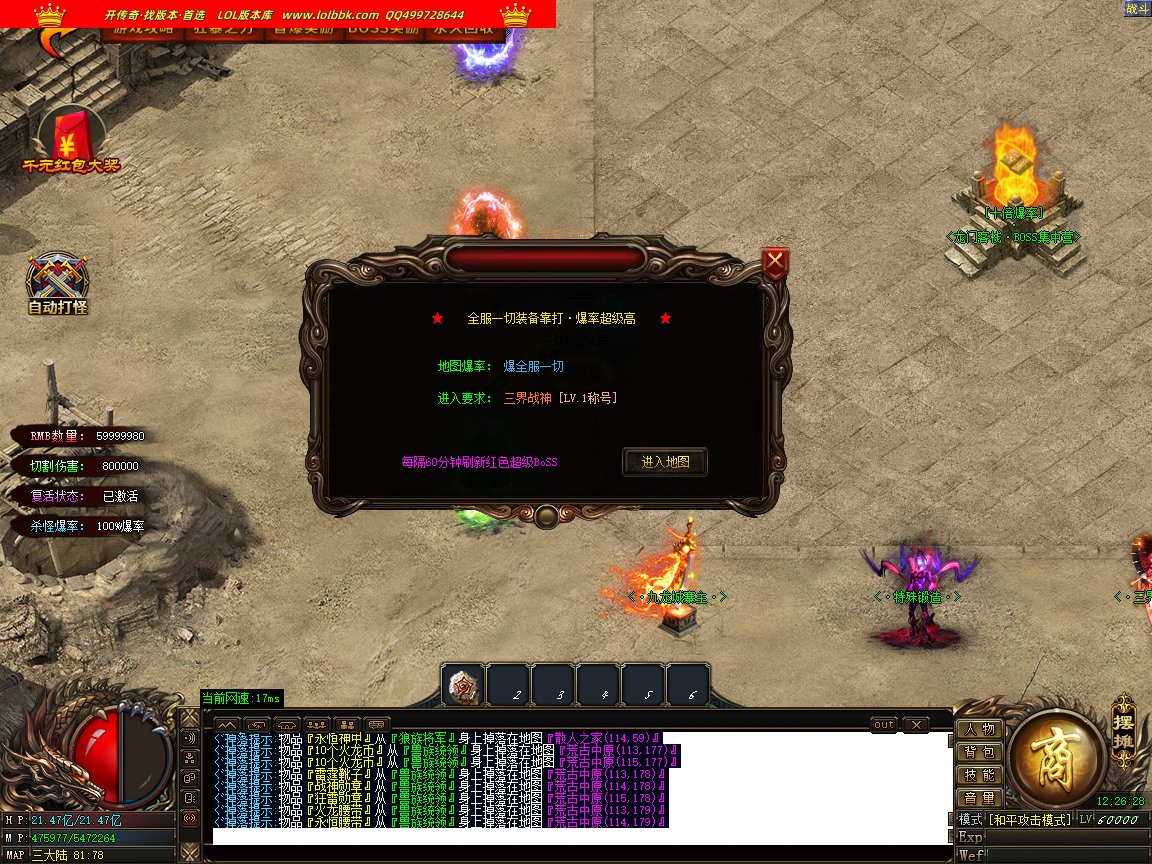The width and height of the screenshot is (1152, 864).
Task: Open the 背包 backpack
Action: click(980, 753)
